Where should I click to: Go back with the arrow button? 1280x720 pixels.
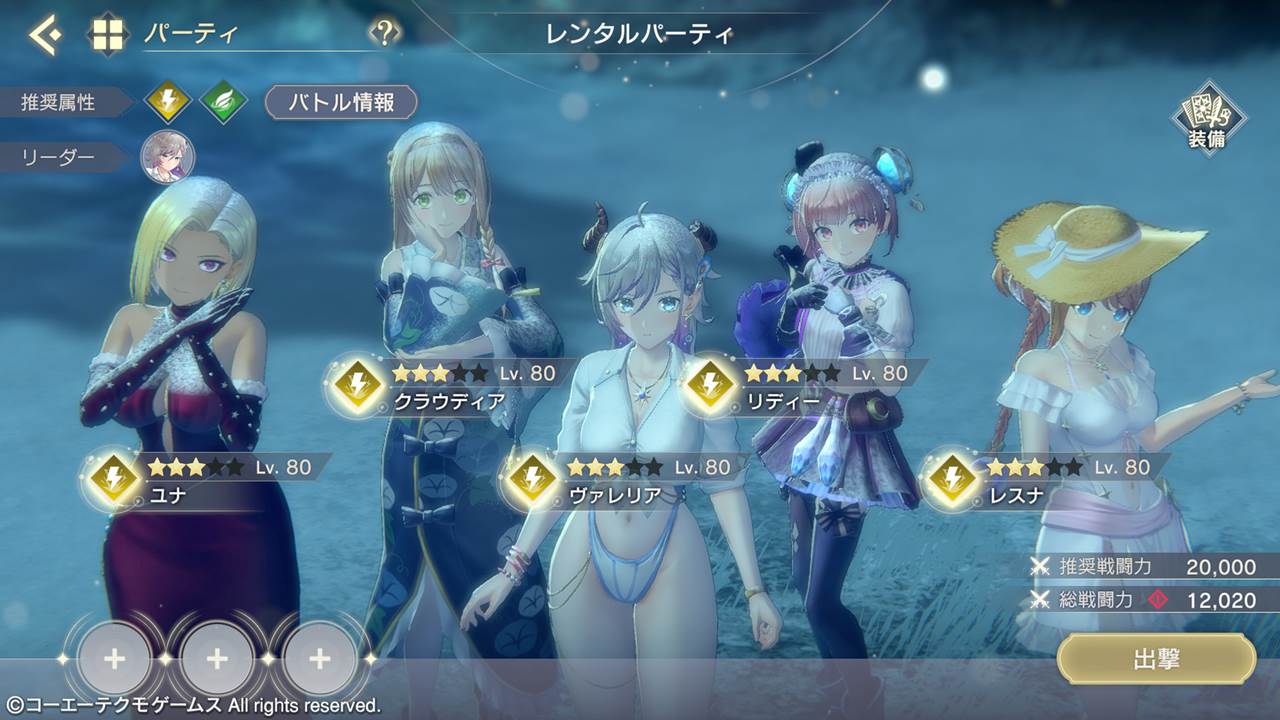(44, 35)
